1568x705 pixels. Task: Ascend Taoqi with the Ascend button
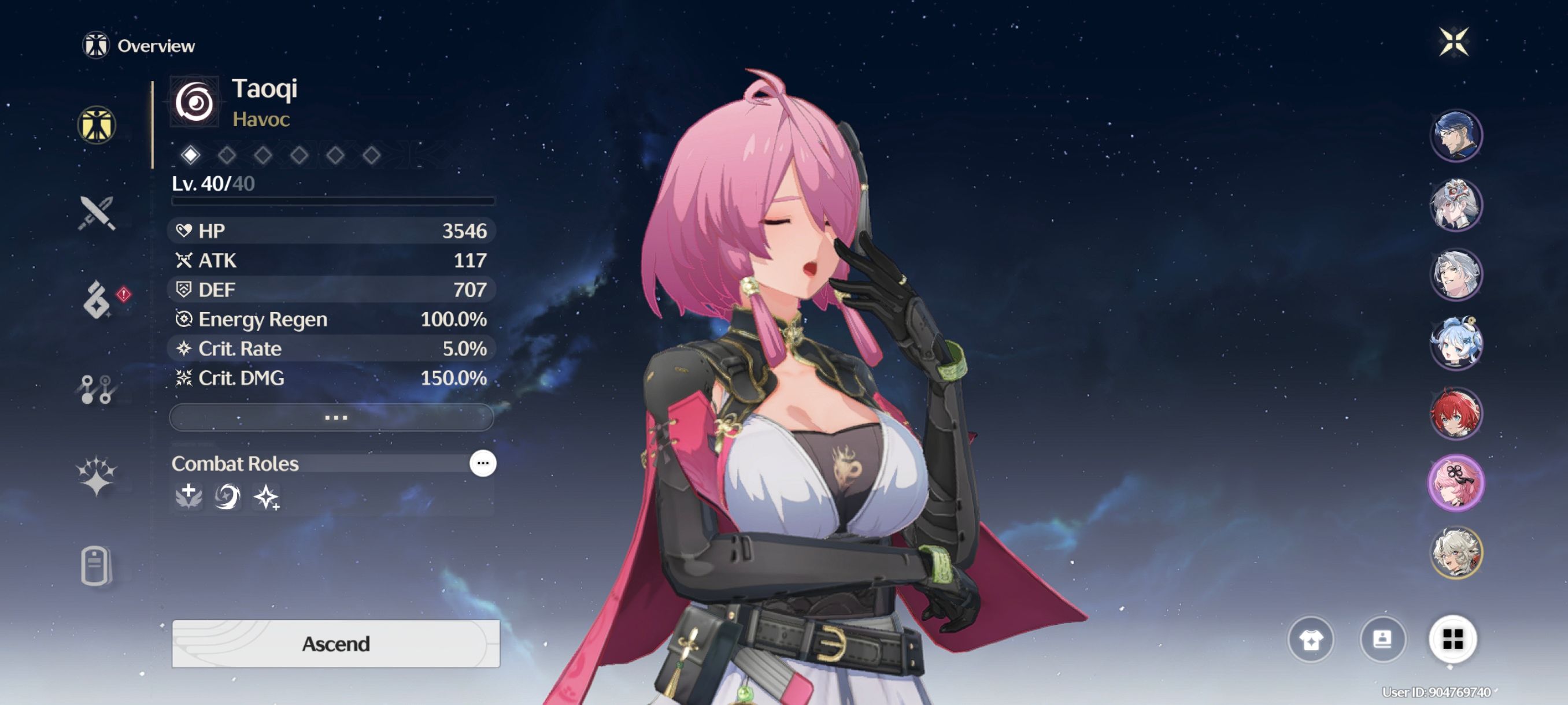tap(335, 643)
